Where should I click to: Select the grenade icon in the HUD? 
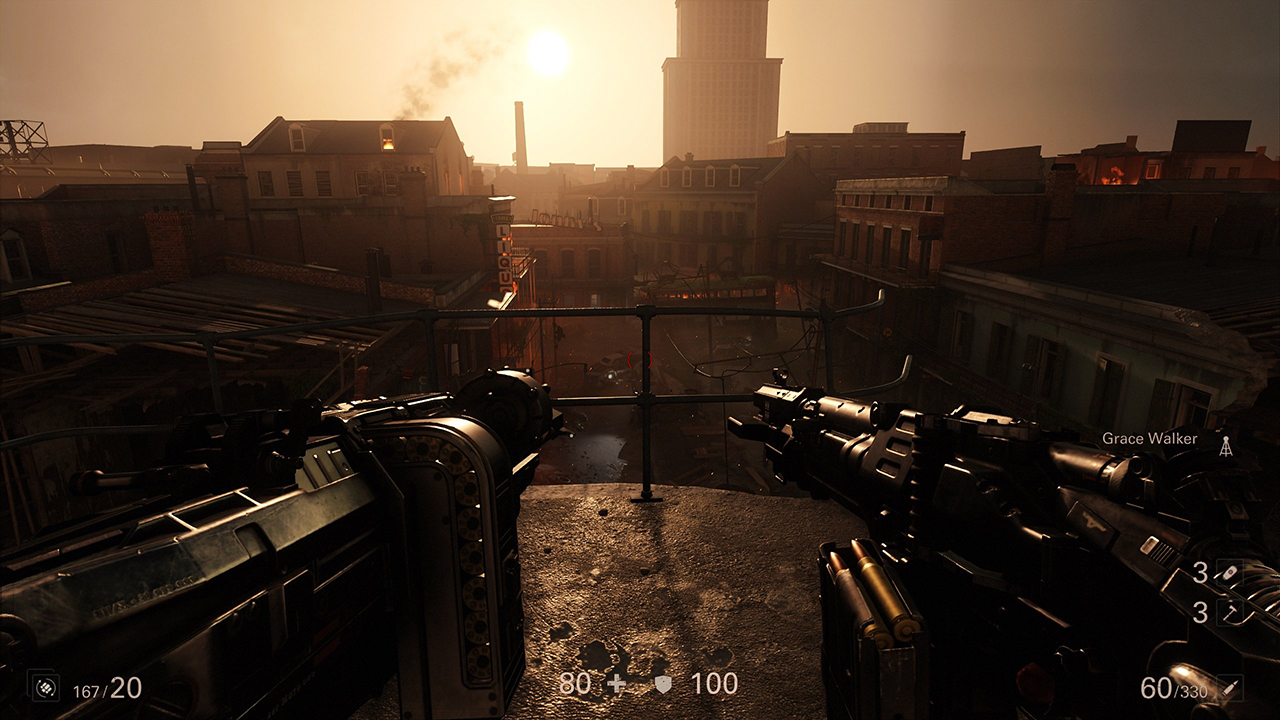point(1229,573)
